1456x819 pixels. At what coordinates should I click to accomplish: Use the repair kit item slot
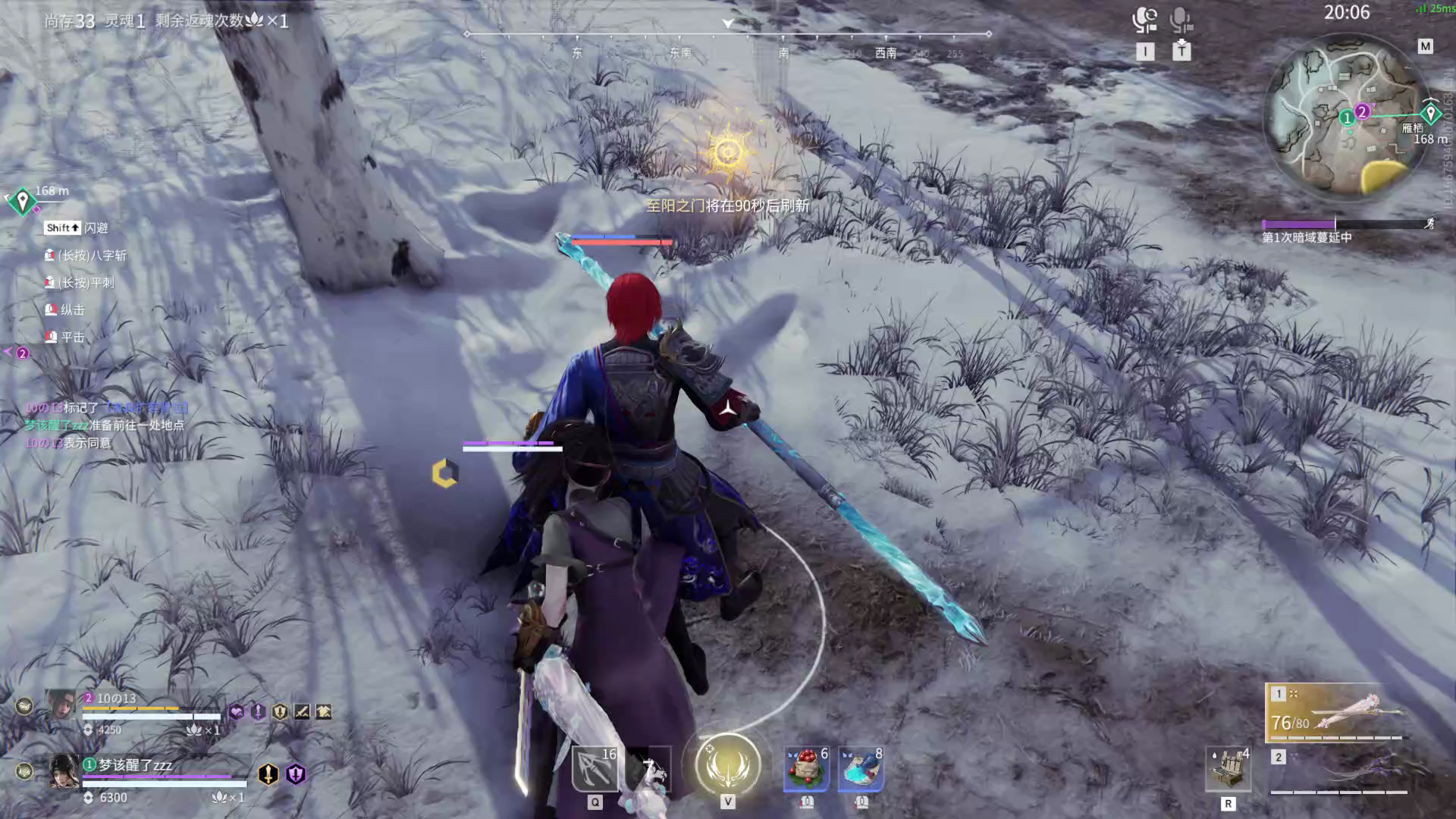point(1228,769)
